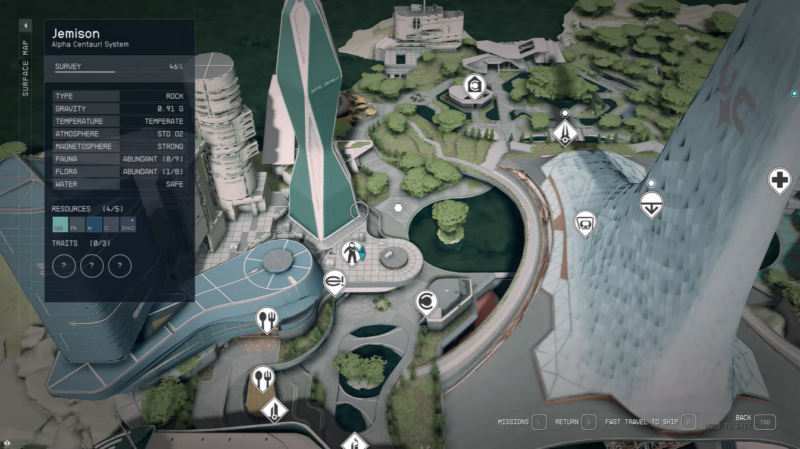Select the transit station map marker

point(585,220)
